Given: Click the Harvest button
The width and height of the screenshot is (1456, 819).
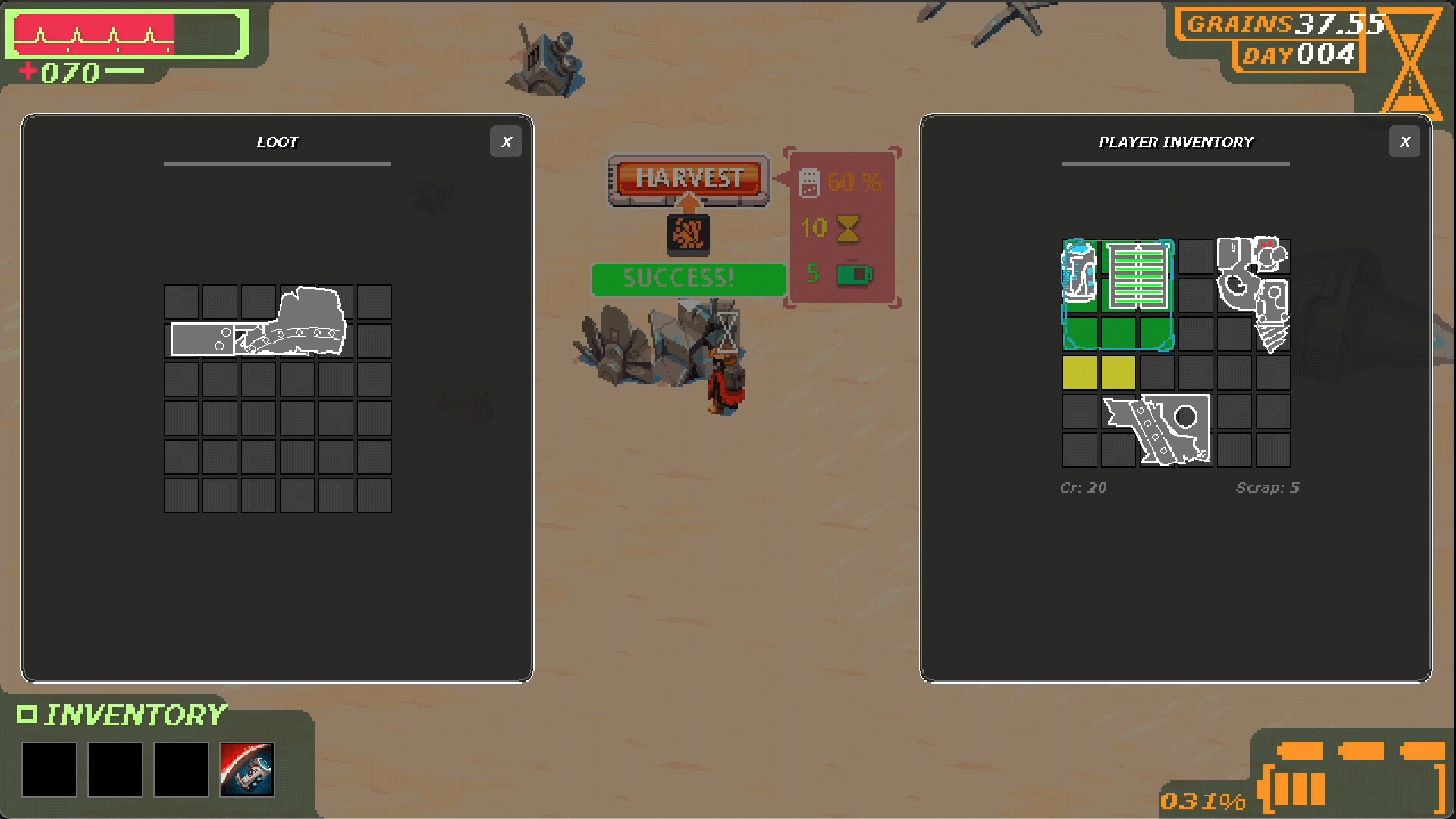Looking at the screenshot, I should tap(687, 179).
